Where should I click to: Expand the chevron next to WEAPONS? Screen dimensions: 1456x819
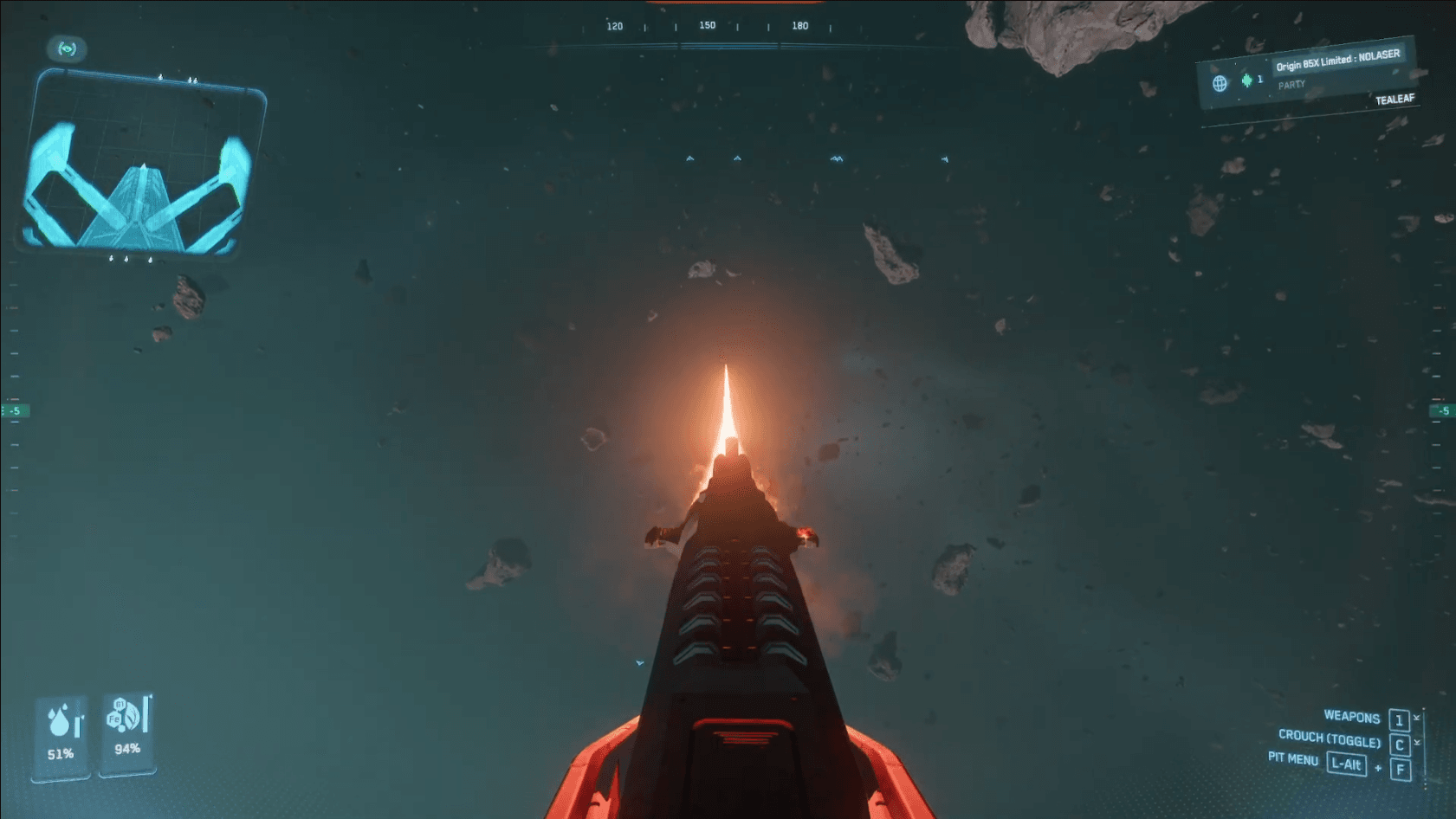pos(1418,717)
